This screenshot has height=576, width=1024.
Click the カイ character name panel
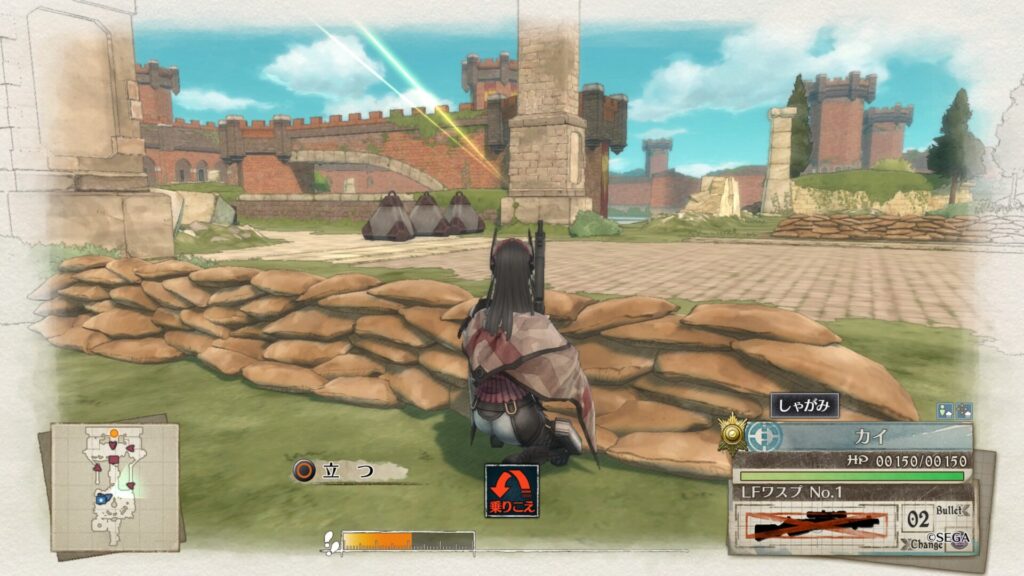pyautogui.click(x=866, y=437)
